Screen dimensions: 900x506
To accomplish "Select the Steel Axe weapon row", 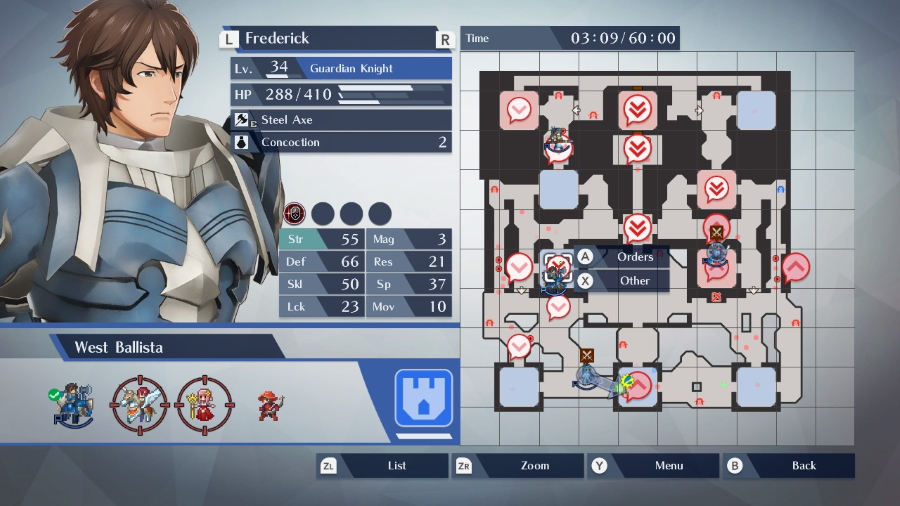I will (340, 120).
